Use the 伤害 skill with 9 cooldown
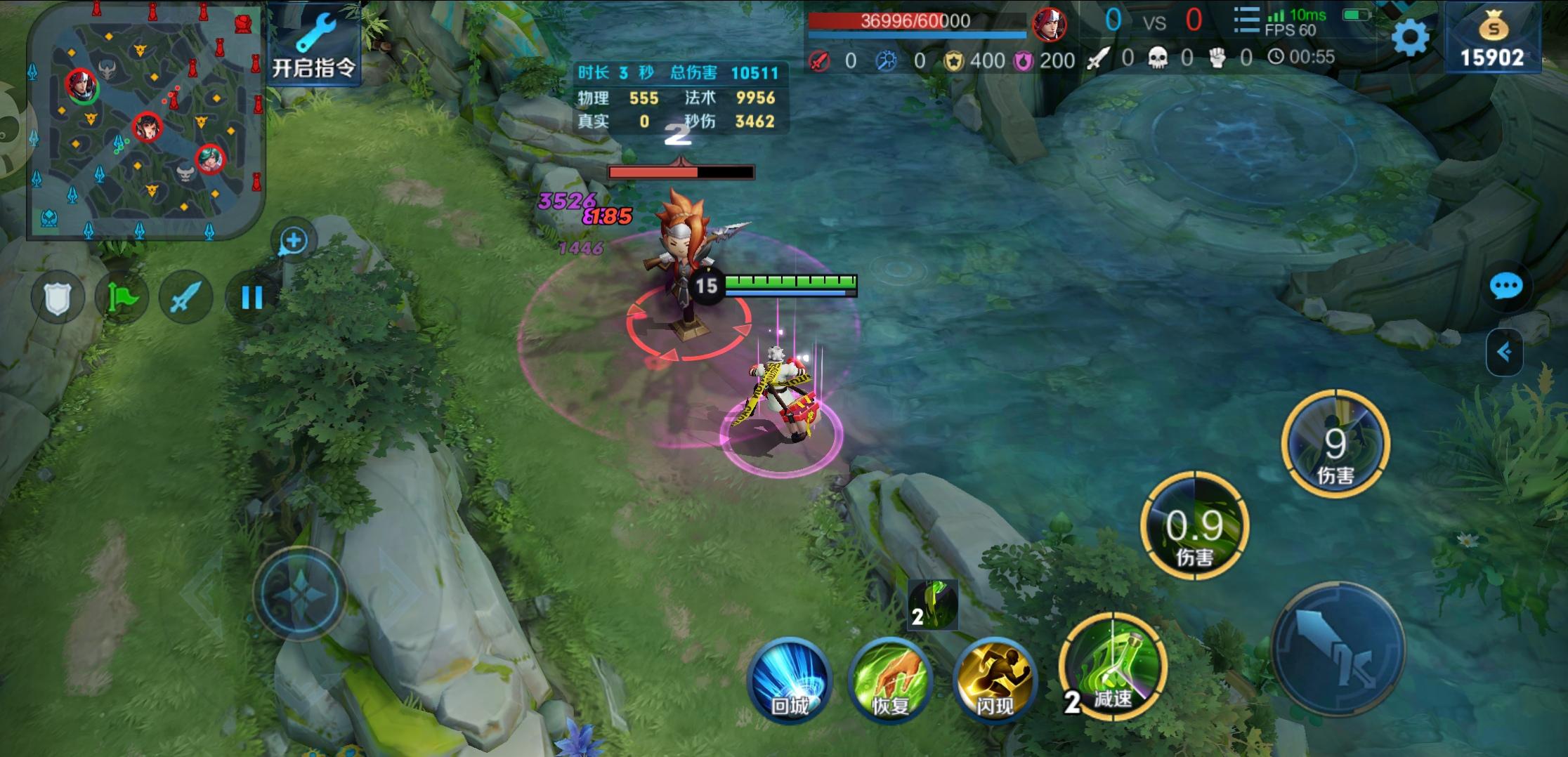Viewport: 1568px width, 757px height. (x=1335, y=445)
